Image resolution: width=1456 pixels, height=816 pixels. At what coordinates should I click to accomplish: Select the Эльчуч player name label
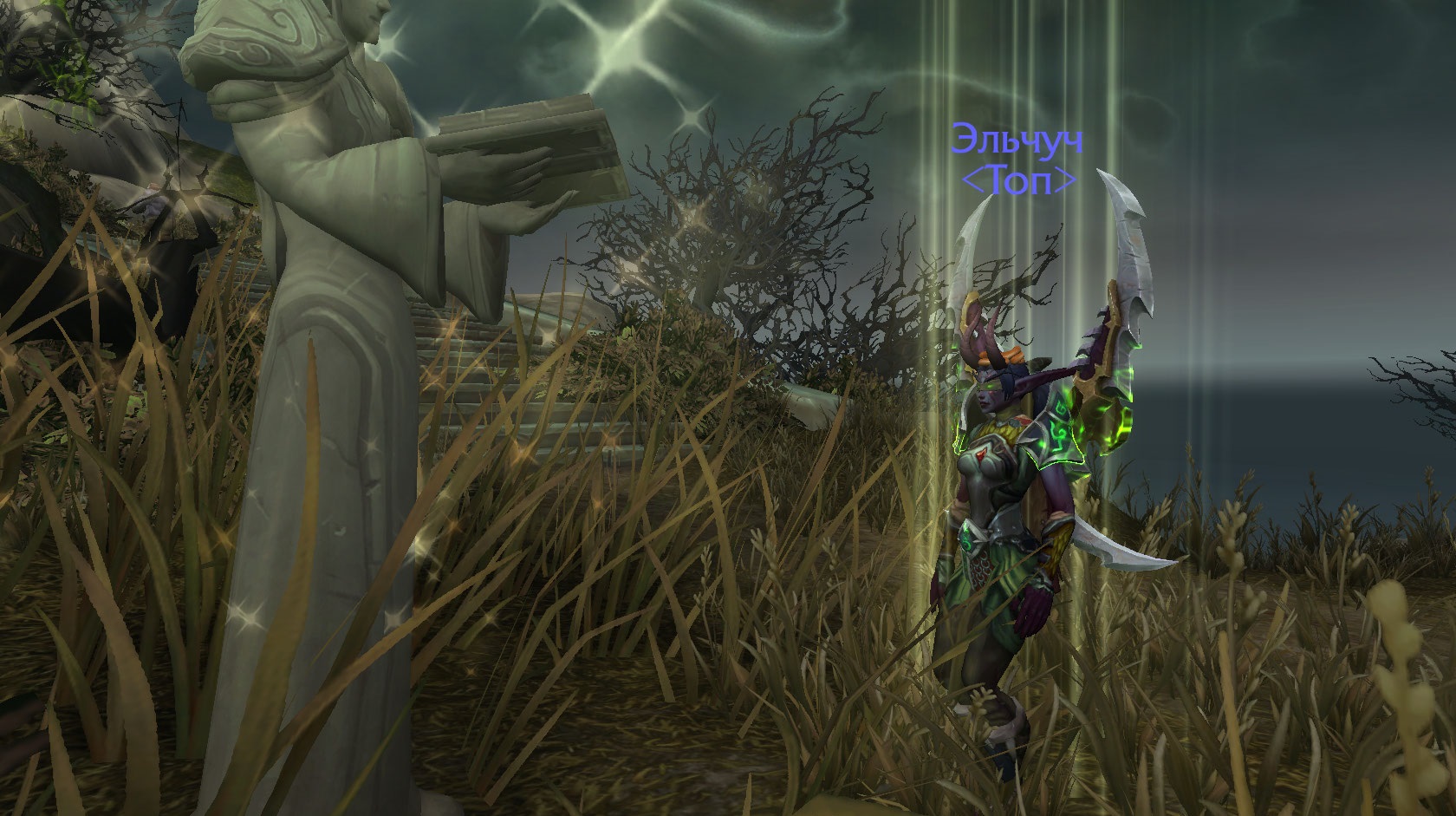click(1018, 140)
